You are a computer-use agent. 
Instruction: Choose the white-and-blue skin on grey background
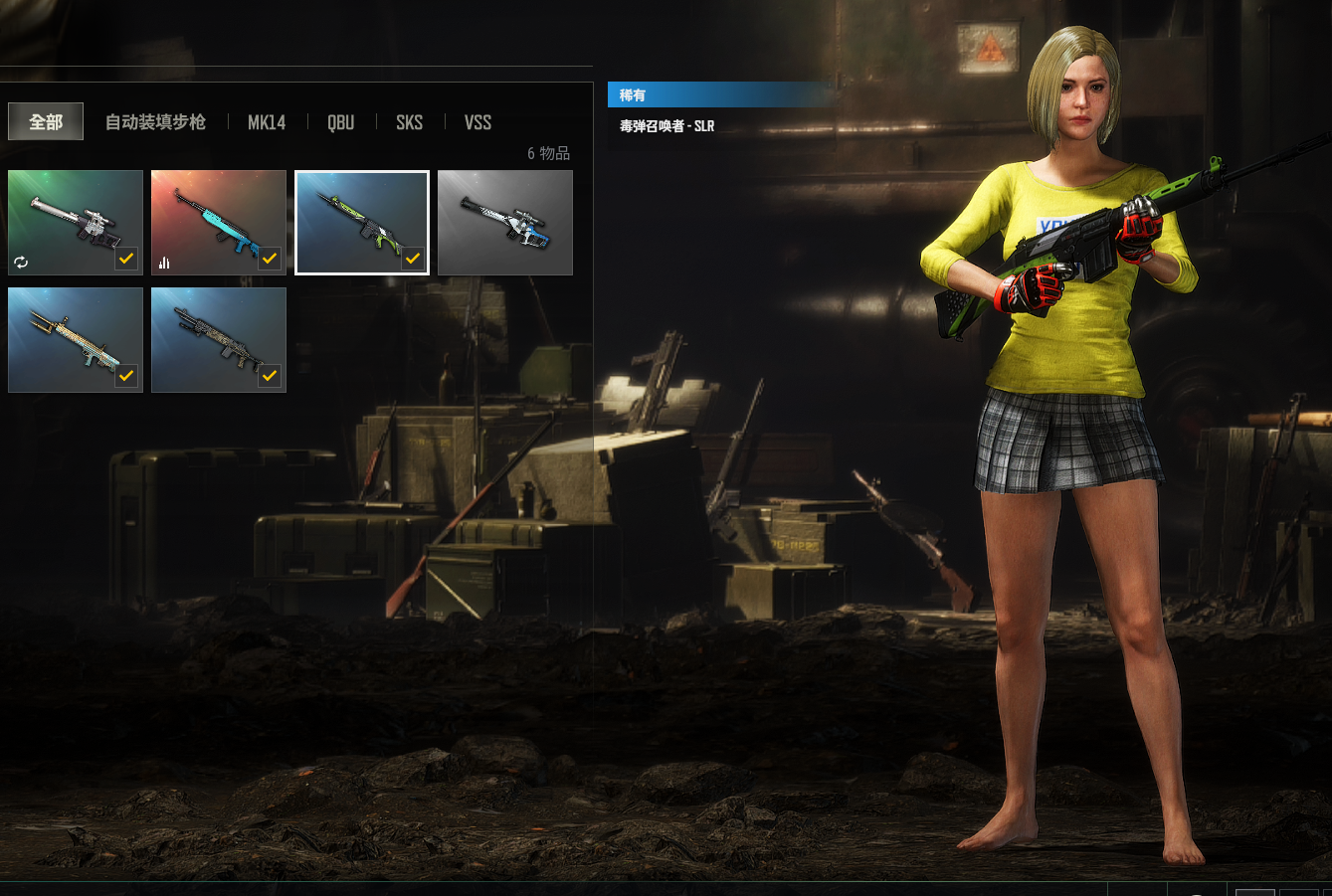[505, 223]
